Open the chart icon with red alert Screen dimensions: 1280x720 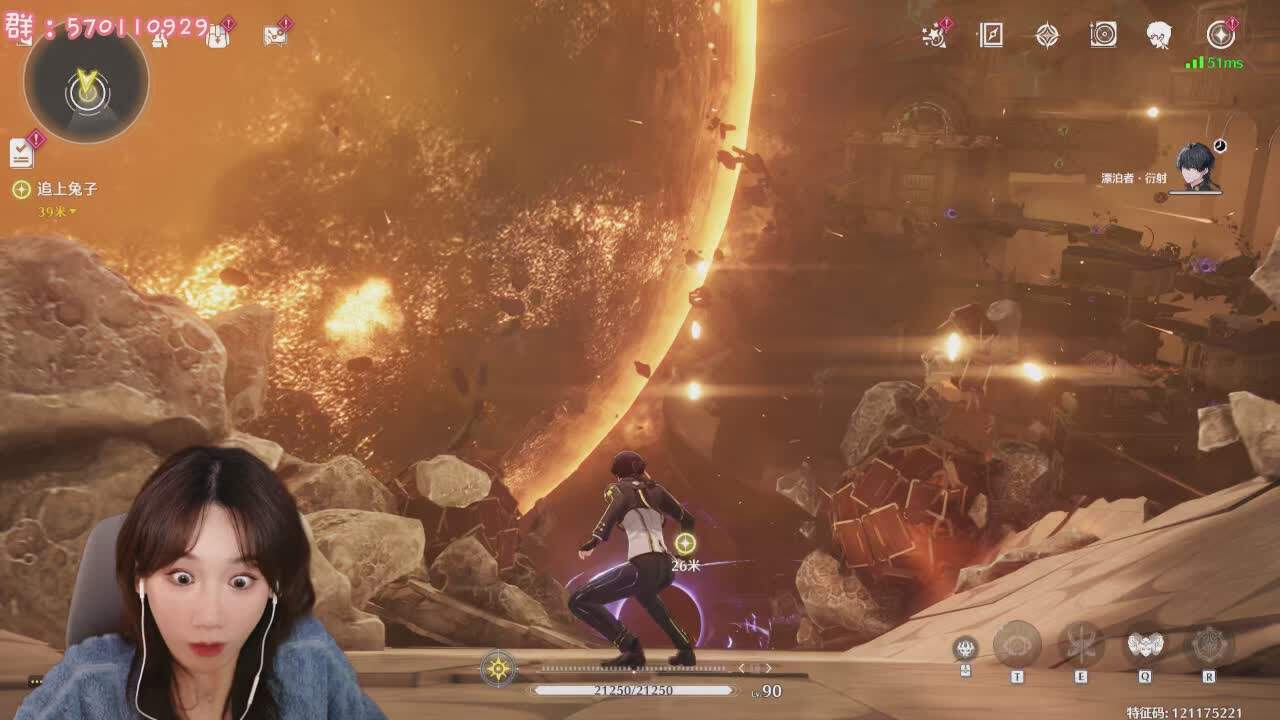click(274, 35)
